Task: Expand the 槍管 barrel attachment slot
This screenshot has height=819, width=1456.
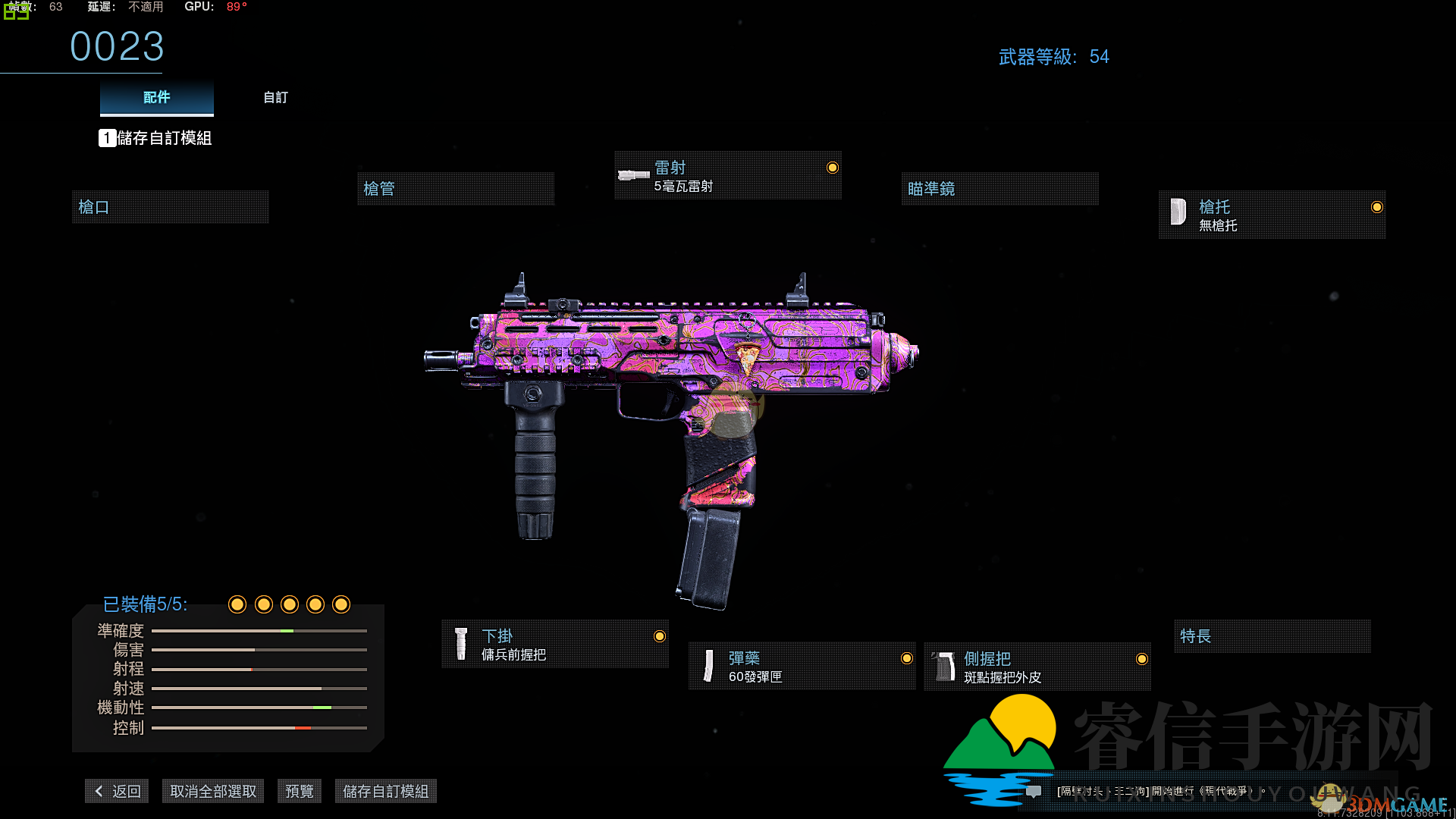Action: (x=455, y=188)
